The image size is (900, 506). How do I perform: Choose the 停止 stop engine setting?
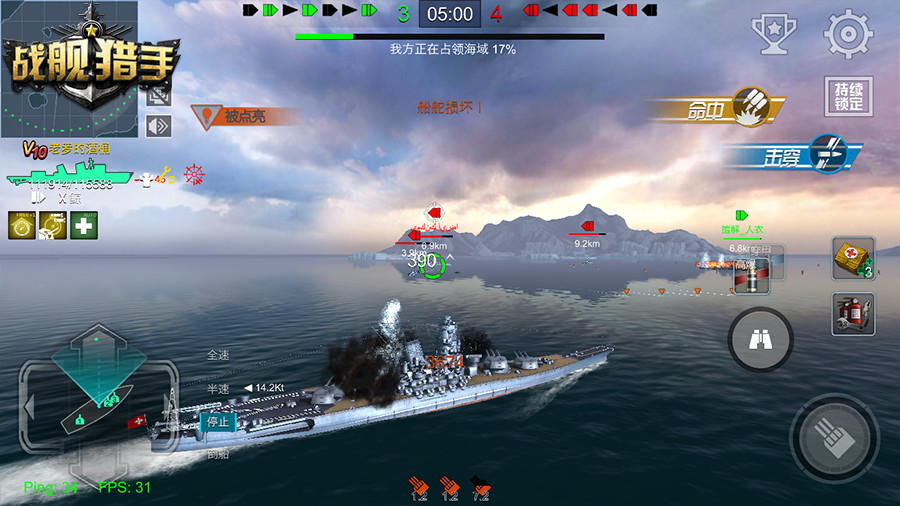[x=217, y=422]
